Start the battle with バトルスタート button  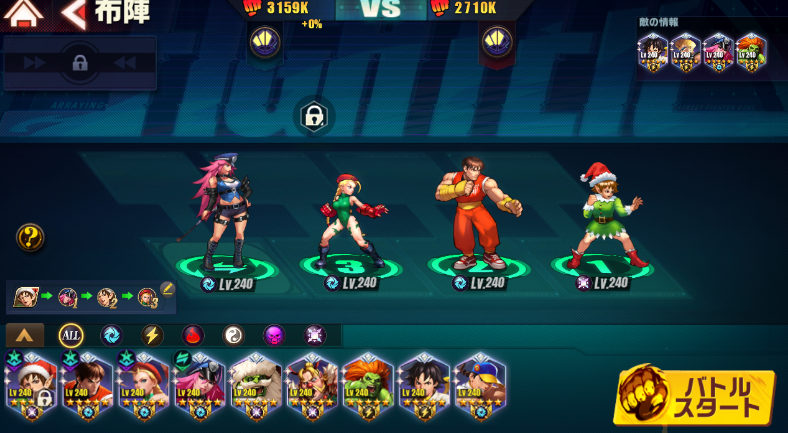694,397
